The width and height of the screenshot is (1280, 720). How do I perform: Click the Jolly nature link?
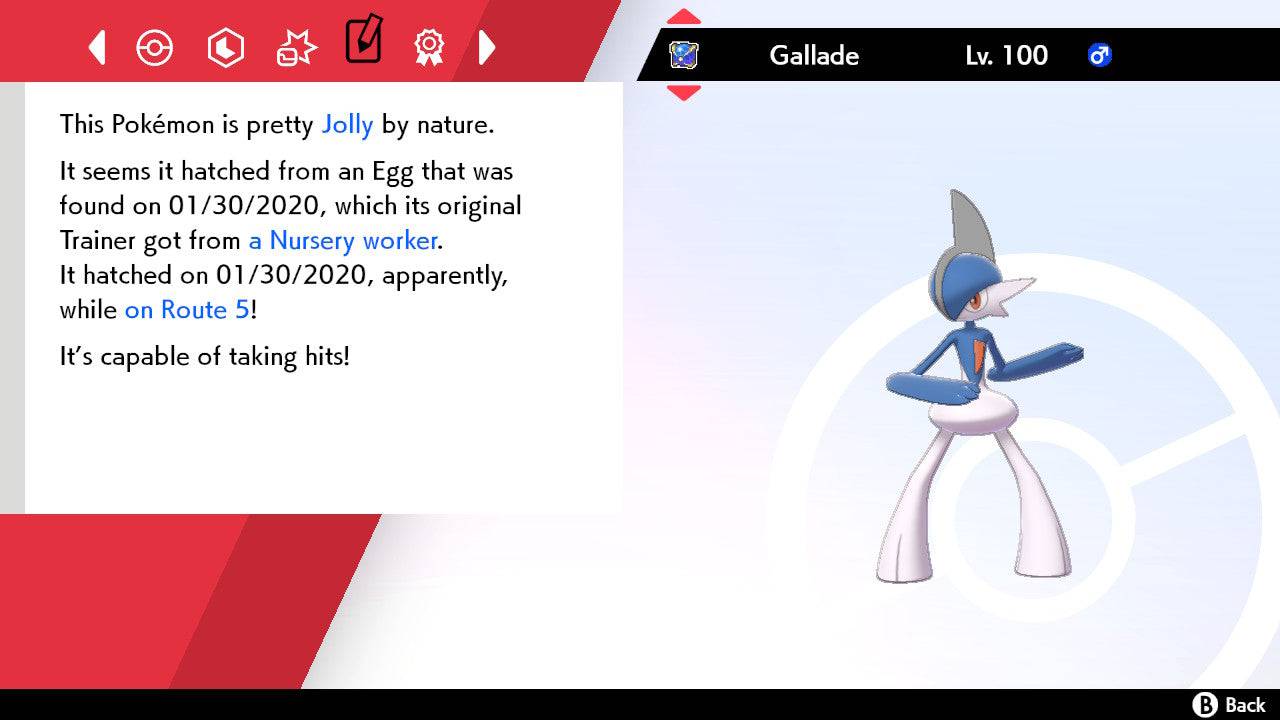(x=347, y=124)
